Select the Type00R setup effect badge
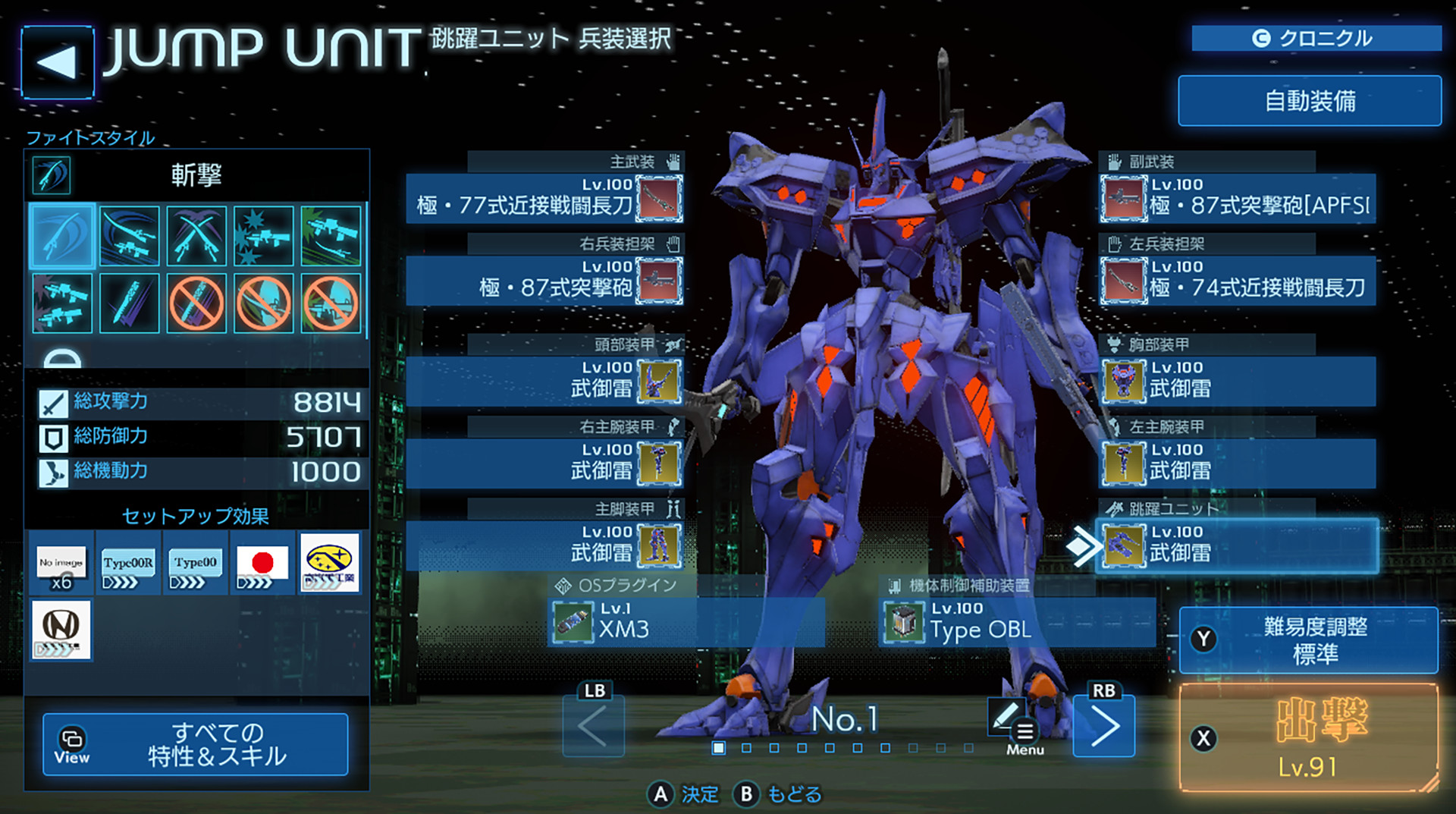Image resolution: width=1456 pixels, height=814 pixels. pos(127,564)
